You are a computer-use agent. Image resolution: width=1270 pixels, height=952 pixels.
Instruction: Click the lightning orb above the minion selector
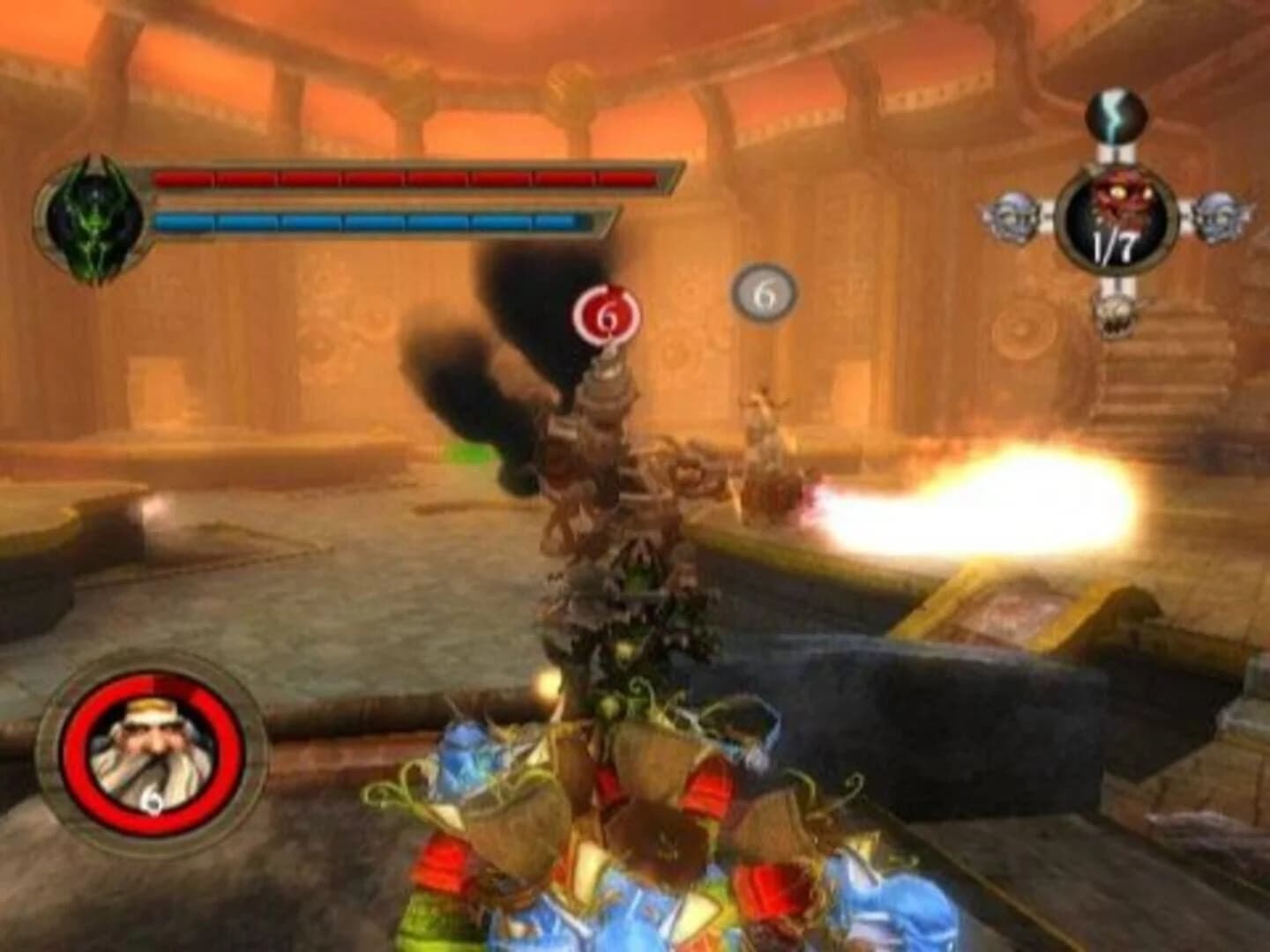(1116, 115)
